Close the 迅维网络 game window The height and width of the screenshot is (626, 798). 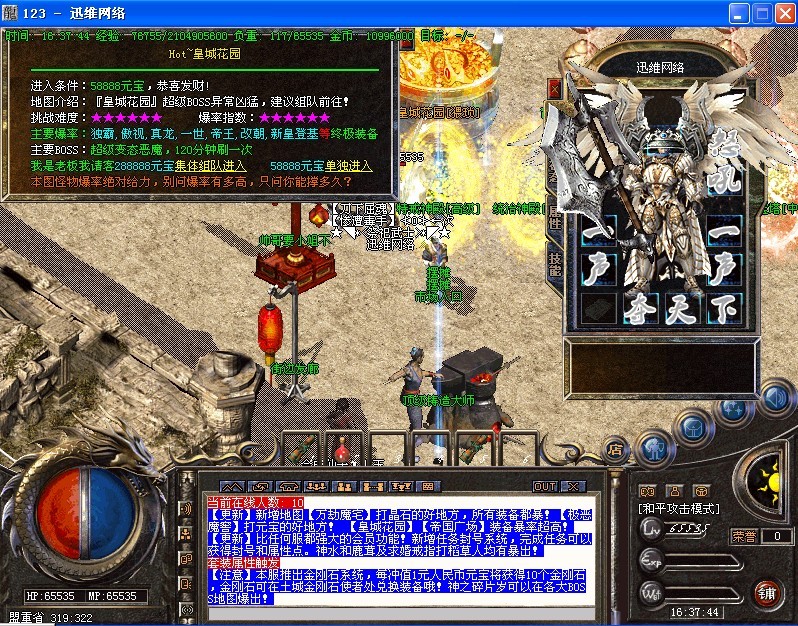click(783, 13)
